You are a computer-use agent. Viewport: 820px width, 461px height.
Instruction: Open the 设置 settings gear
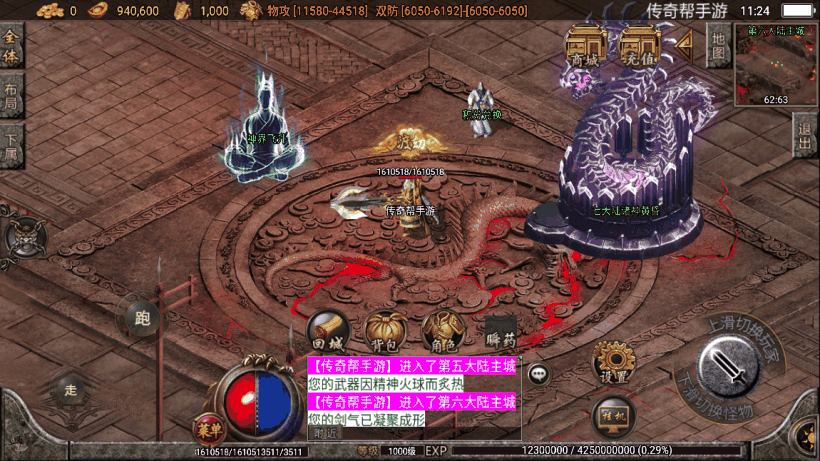pos(614,362)
